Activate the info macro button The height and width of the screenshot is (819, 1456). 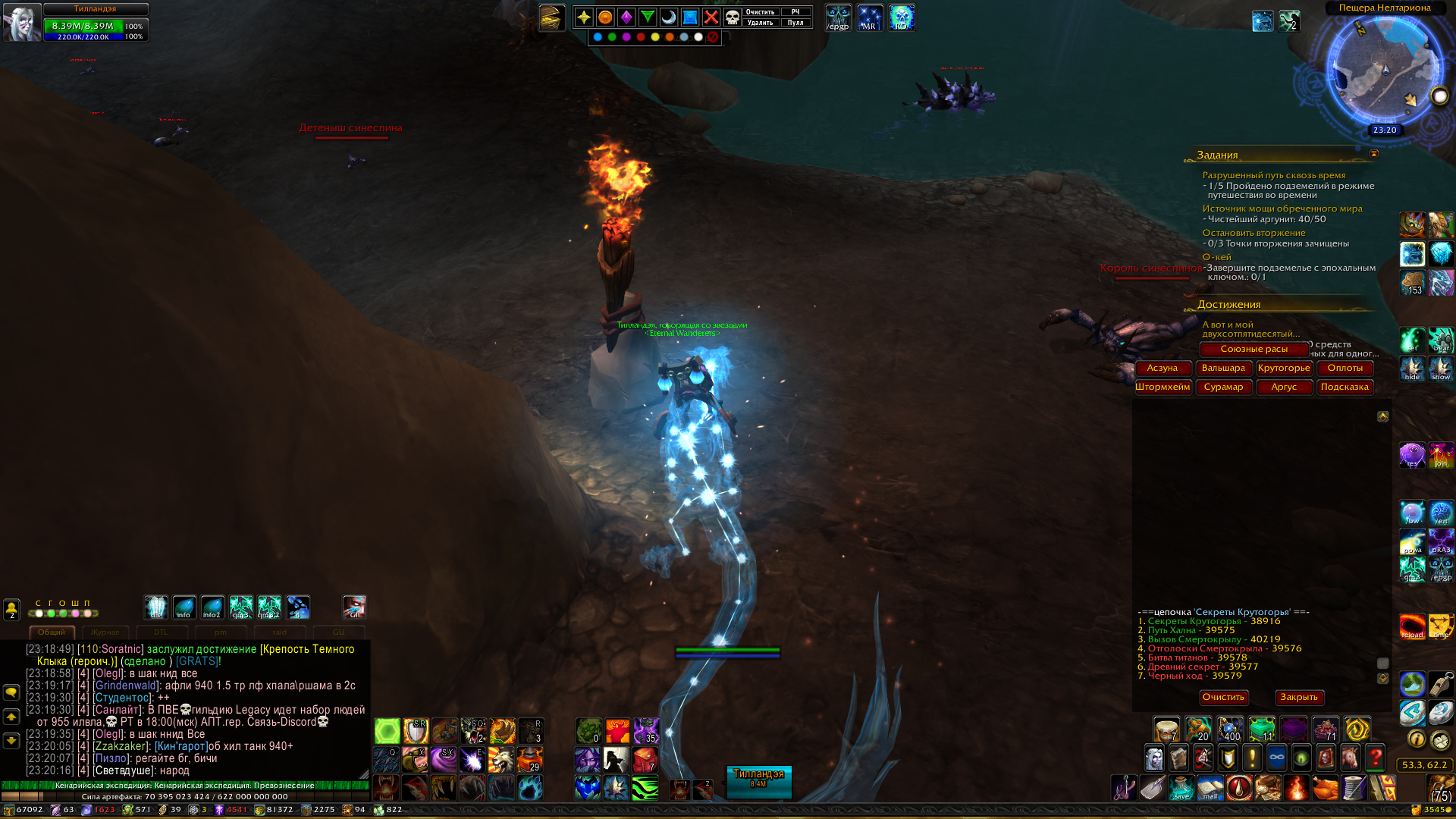click(184, 607)
